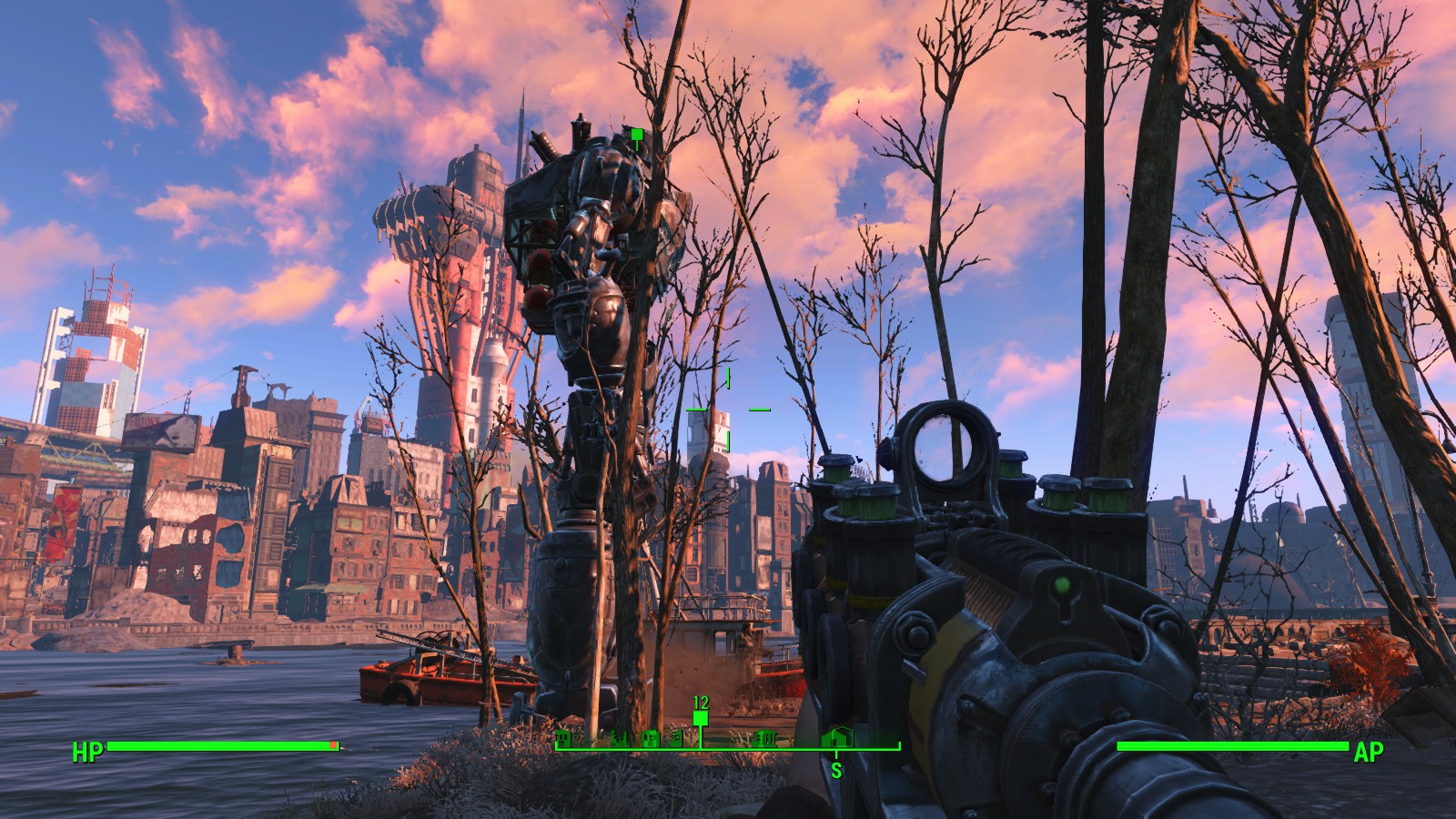
Task: Click the quest objective marker on the compass
Action: tap(701, 719)
